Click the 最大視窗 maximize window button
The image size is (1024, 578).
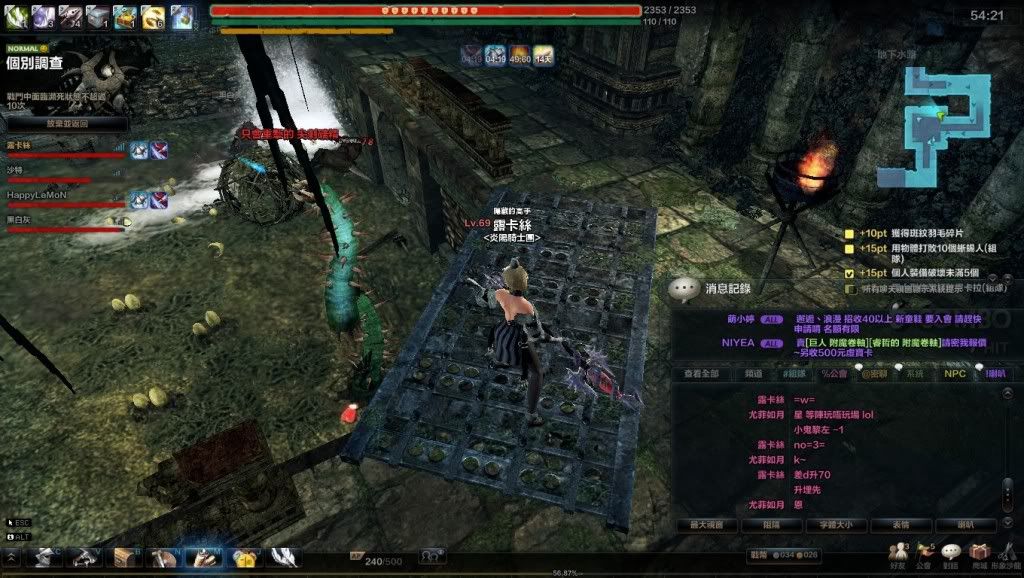pos(706,524)
